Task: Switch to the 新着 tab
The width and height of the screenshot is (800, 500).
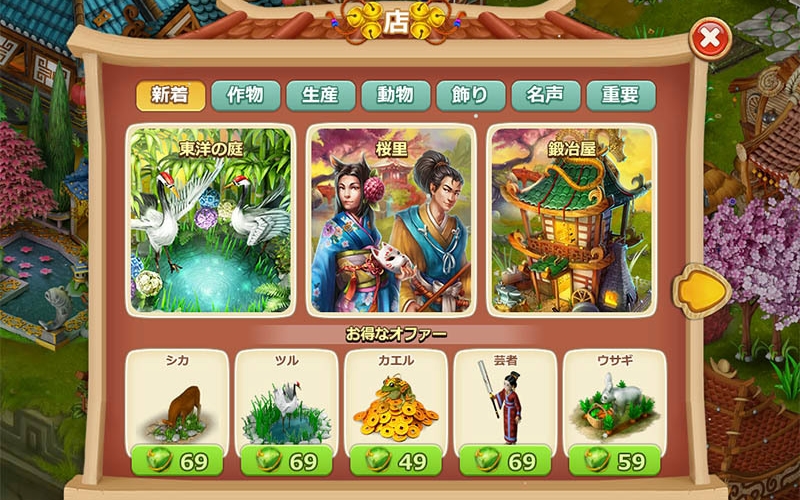Action: (171, 95)
